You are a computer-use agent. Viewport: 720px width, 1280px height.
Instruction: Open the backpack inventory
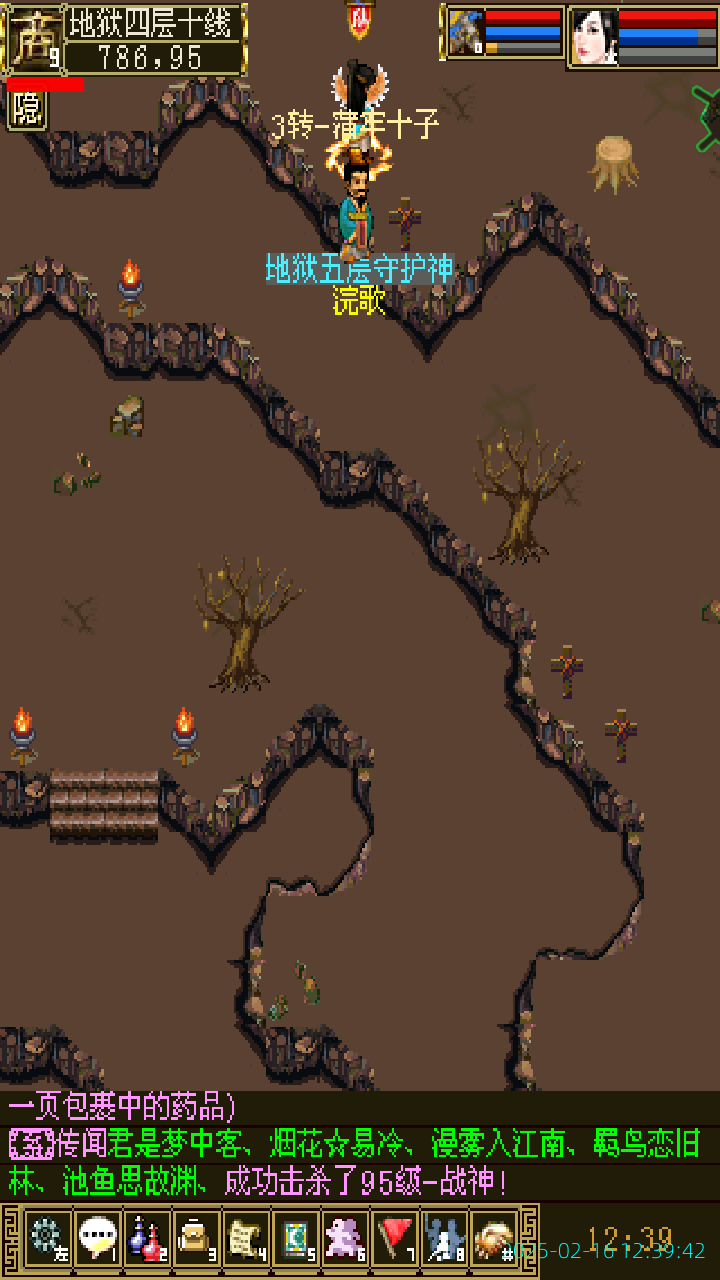[196, 1238]
